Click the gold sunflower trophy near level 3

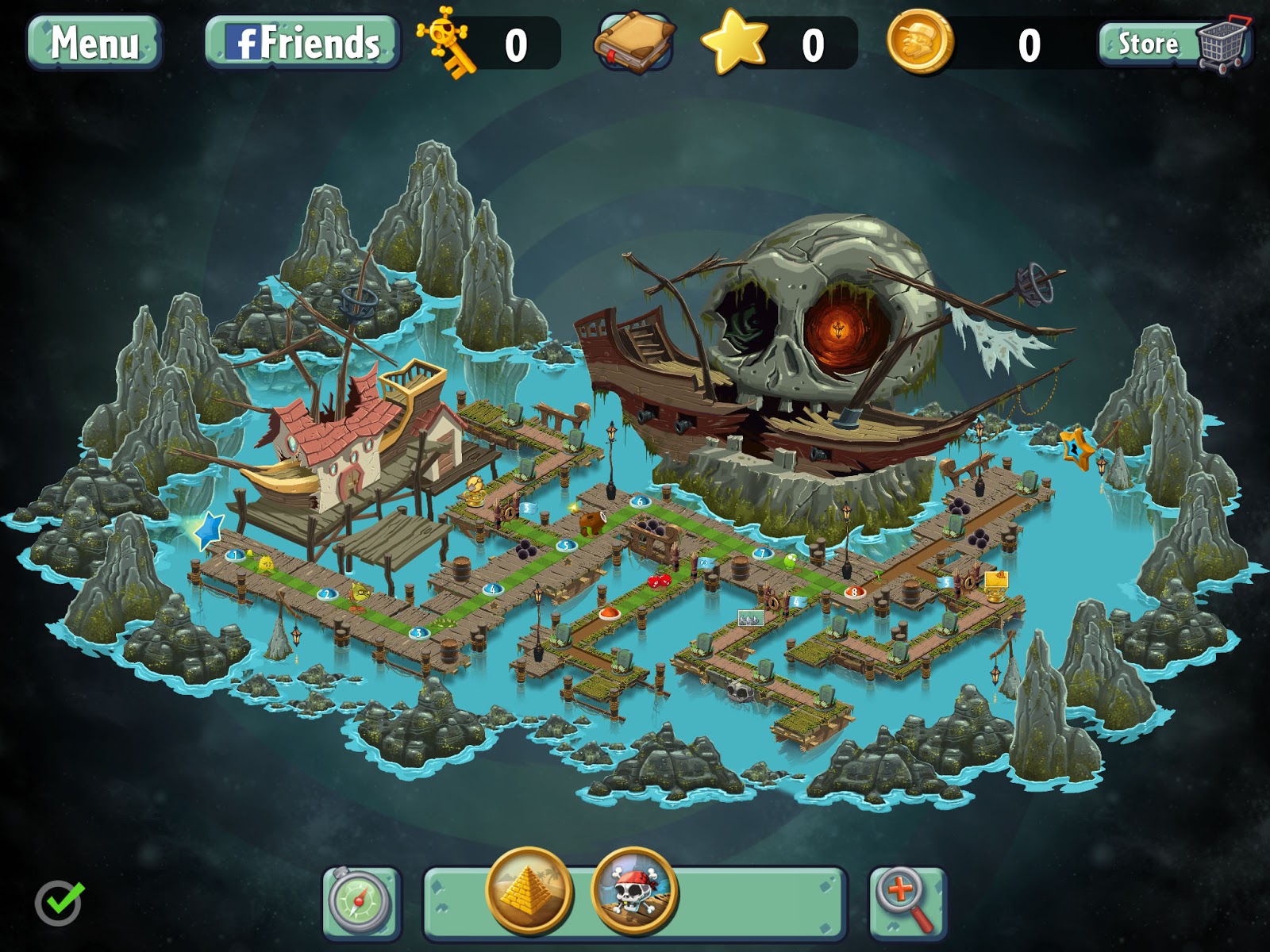coord(474,493)
